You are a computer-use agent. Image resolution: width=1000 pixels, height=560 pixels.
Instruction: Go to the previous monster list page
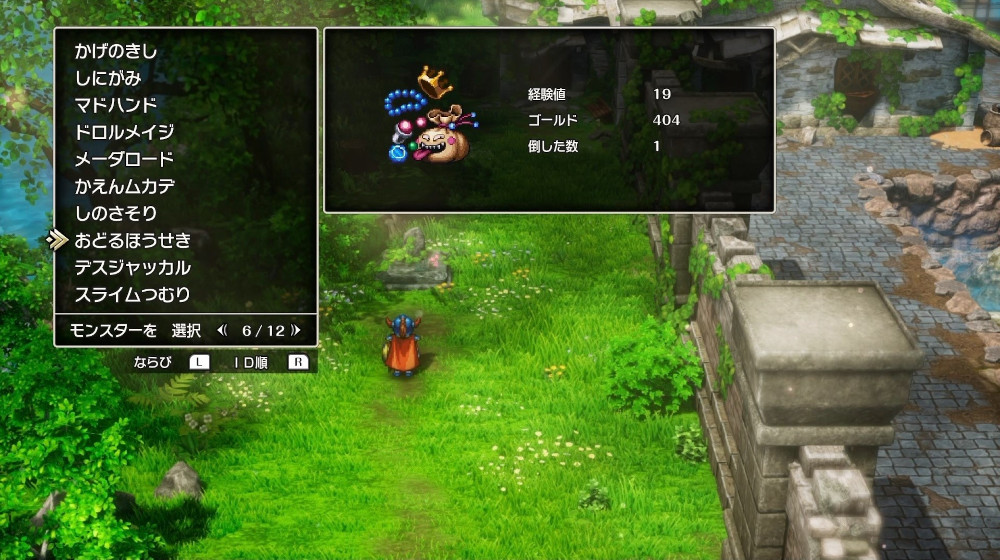tap(223, 330)
